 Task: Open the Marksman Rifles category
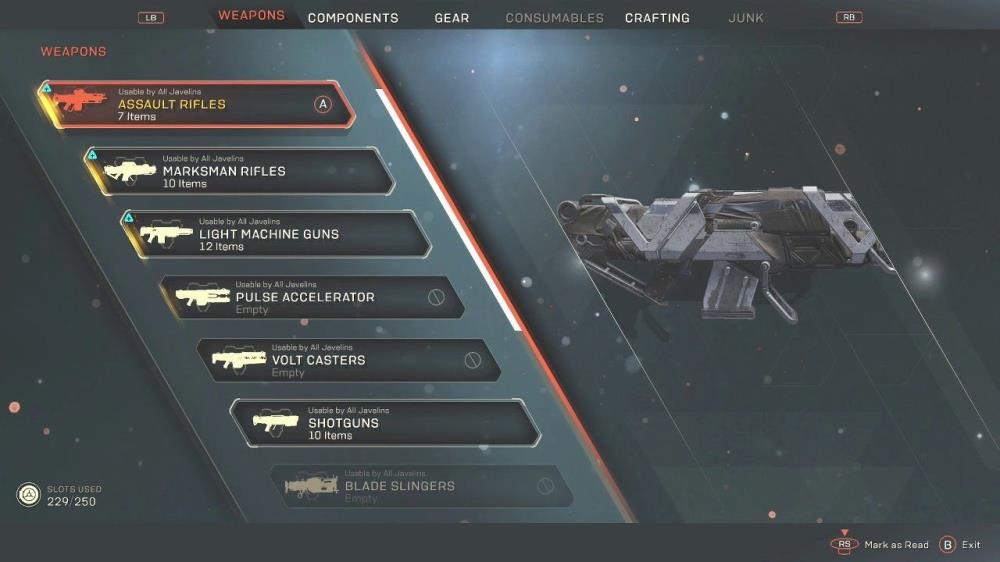coord(240,171)
